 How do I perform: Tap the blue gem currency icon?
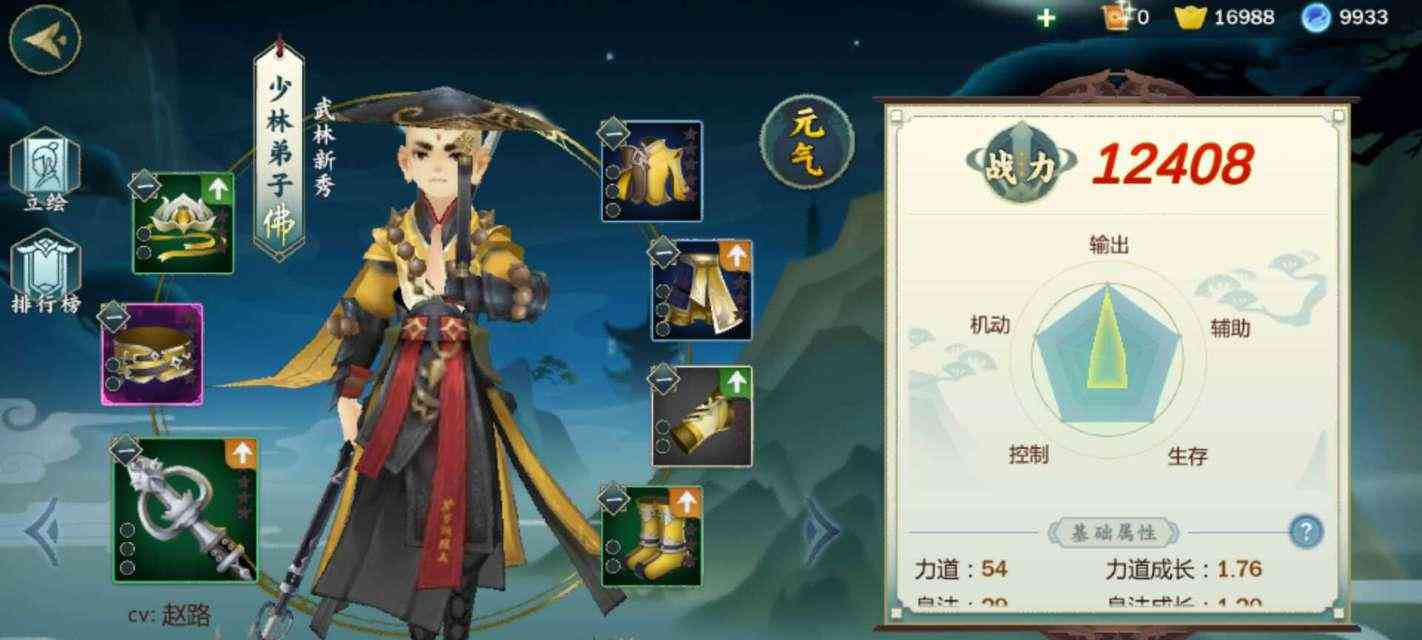pos(1316,17)
